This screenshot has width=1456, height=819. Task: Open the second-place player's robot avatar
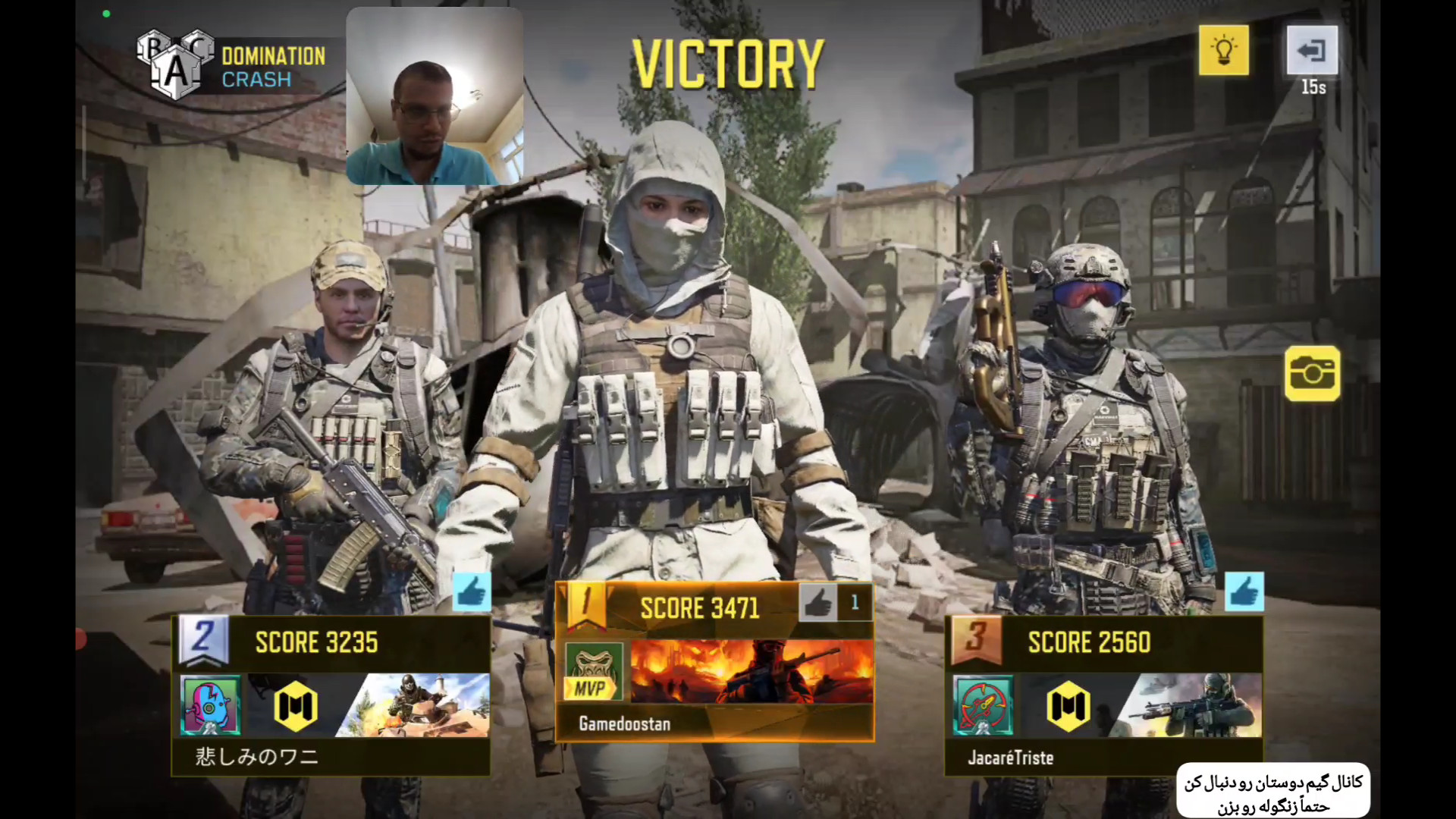click(211, 705)
